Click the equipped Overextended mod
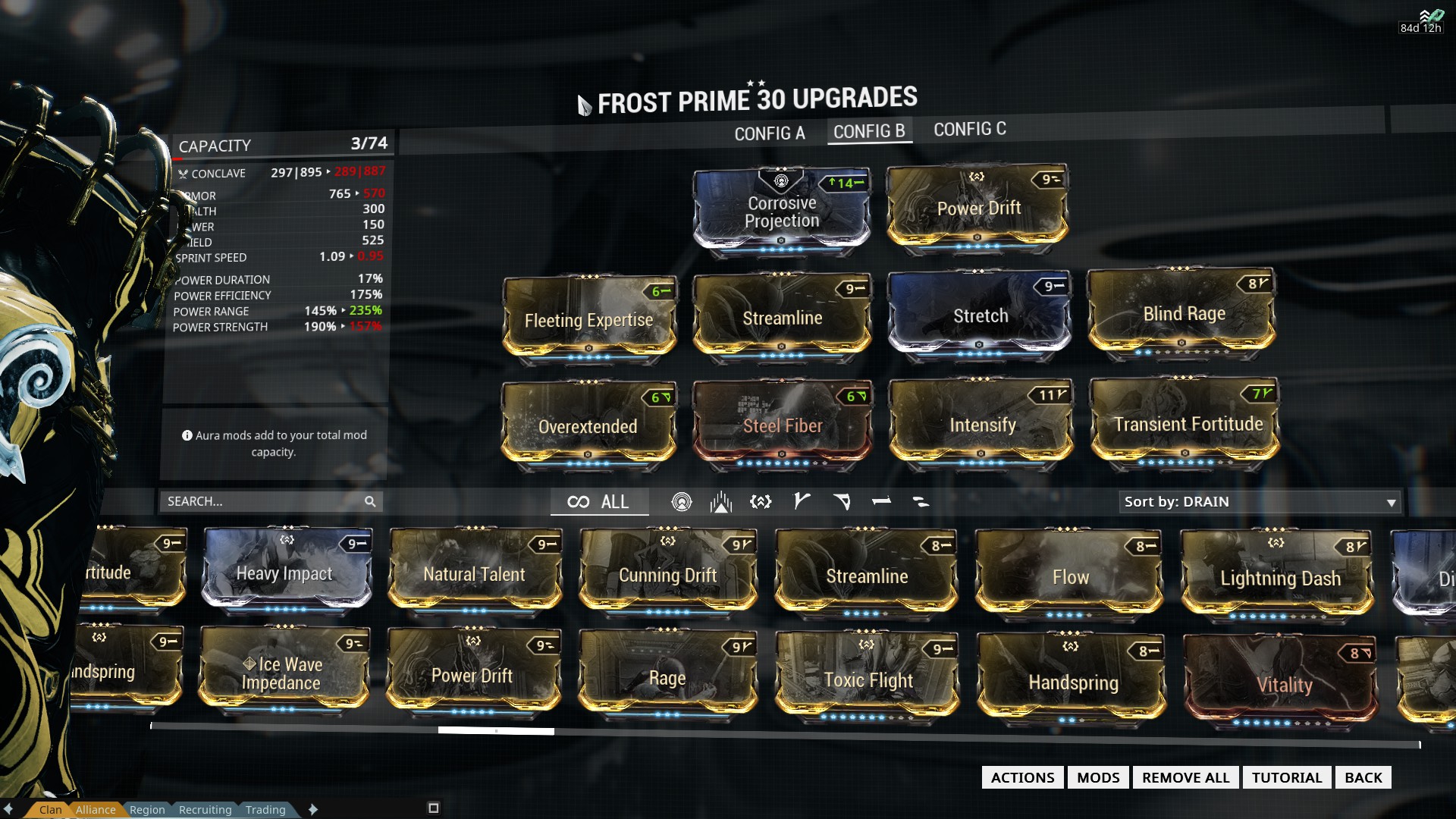1456x819 pixels. coord(588,425)
